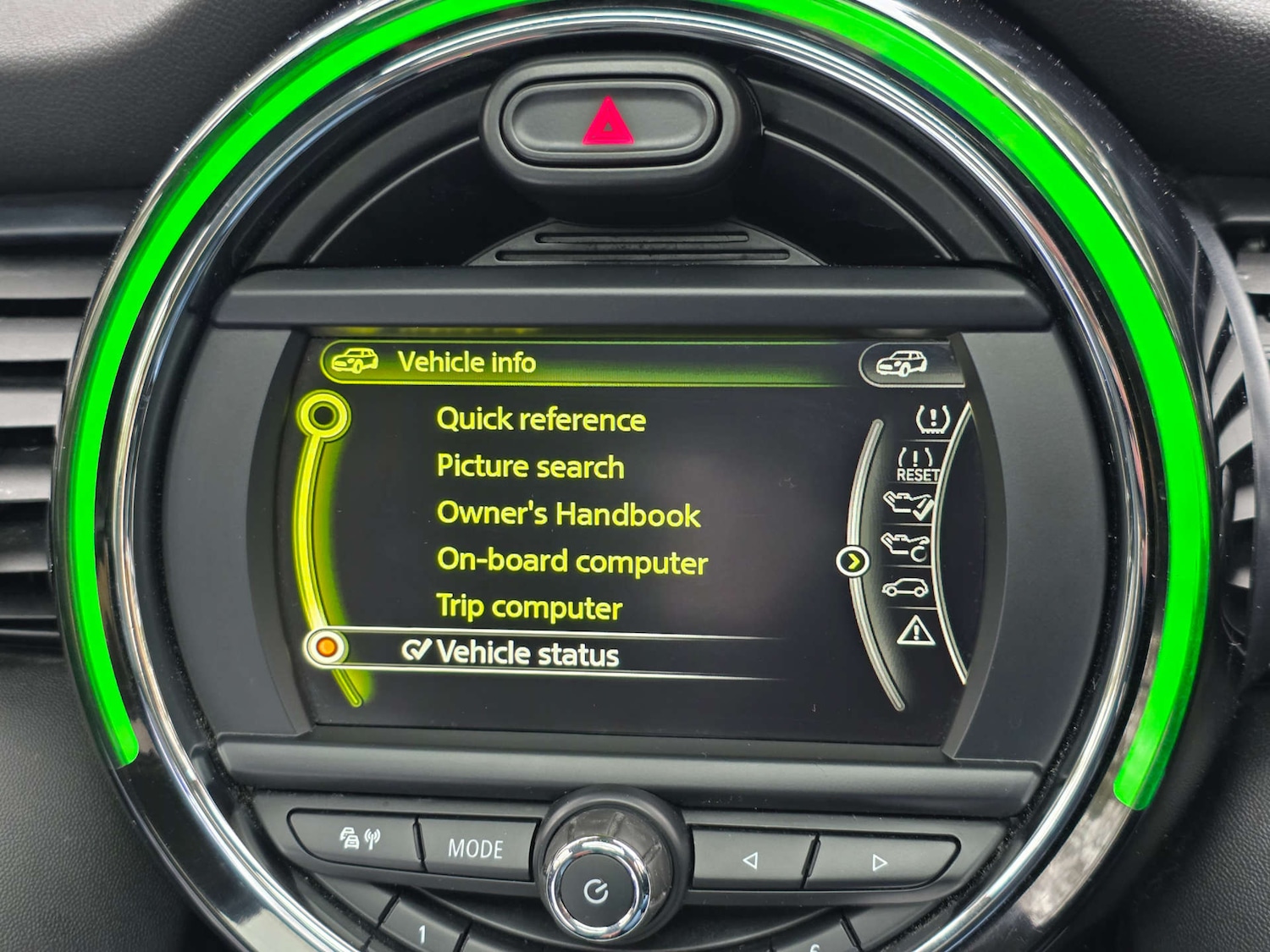1270x952 pixels.
Task: Open the Vehicle info header menu
Action: point(467,360)
